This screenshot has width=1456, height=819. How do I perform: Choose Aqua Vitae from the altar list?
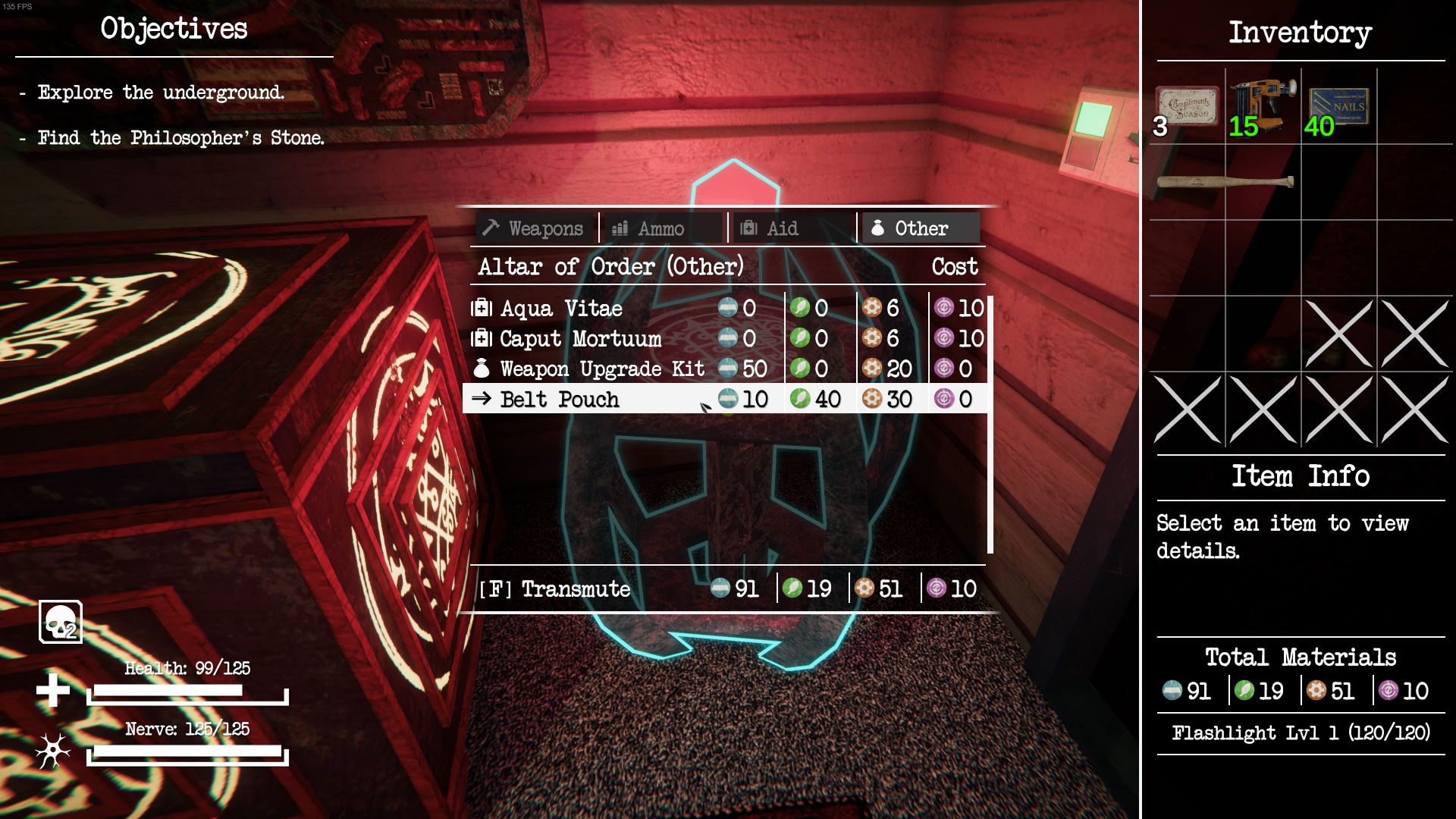(x=561, y=309)
